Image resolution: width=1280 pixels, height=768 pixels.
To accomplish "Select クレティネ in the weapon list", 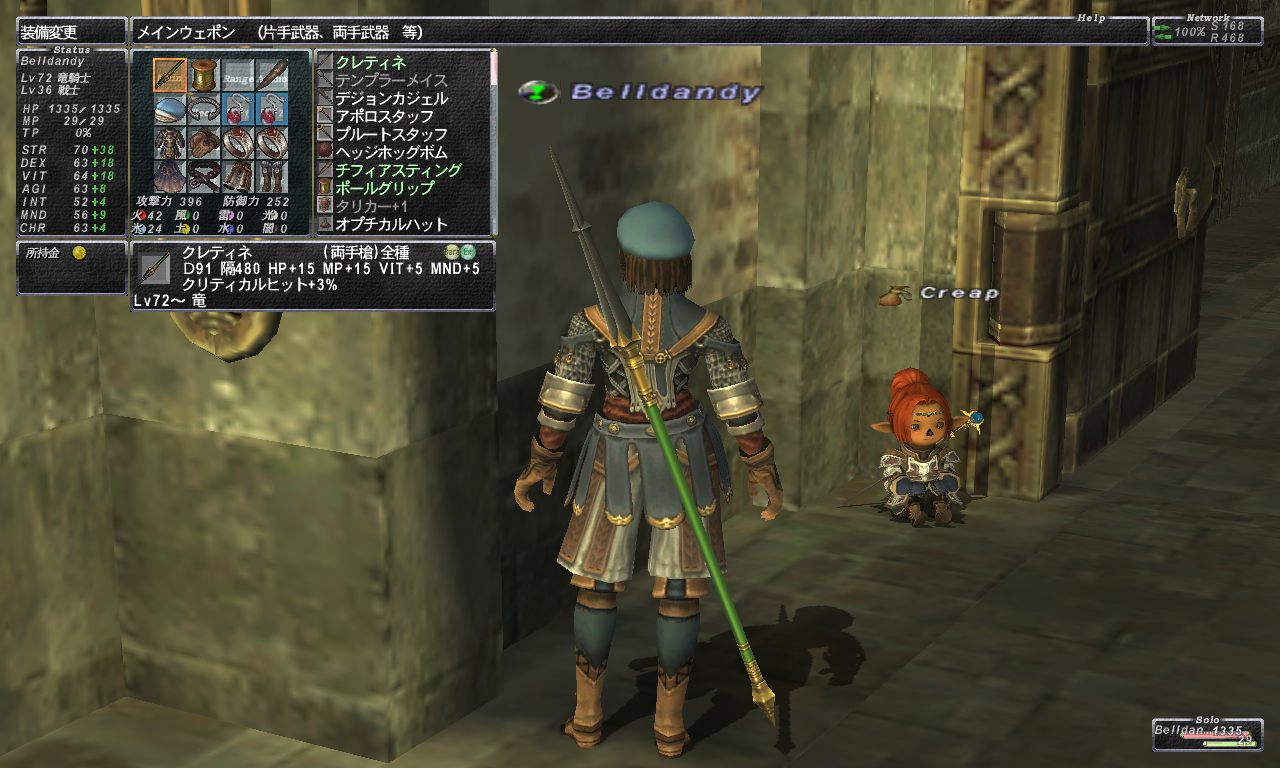I will pos(371,63).
